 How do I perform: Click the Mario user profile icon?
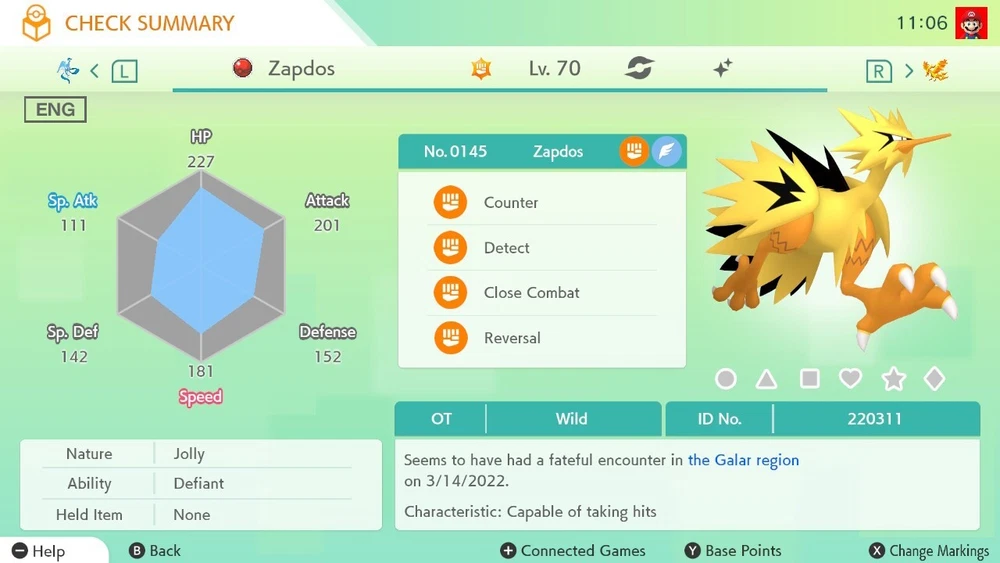[970, 22]
